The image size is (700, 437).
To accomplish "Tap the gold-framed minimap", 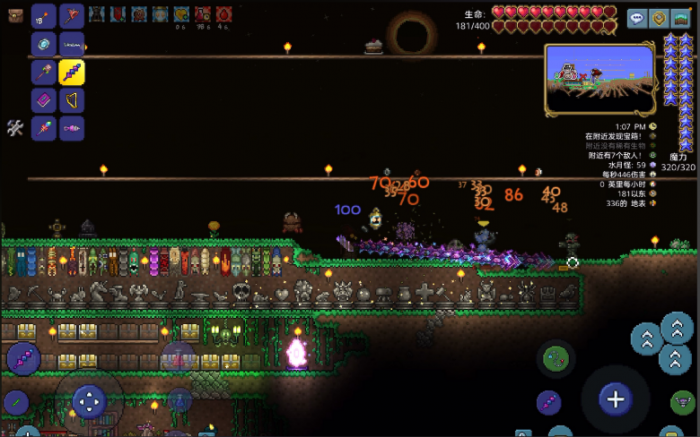I will coord(600,78).
